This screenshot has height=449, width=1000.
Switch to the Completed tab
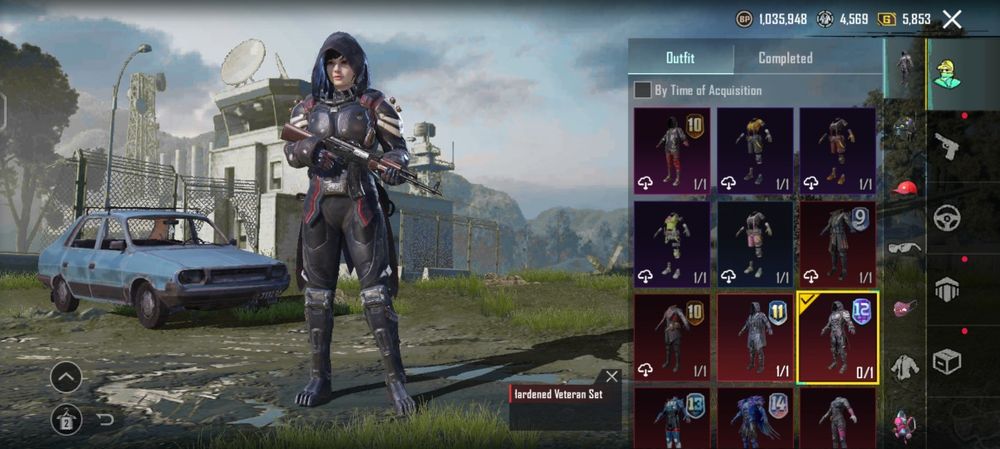785,58
